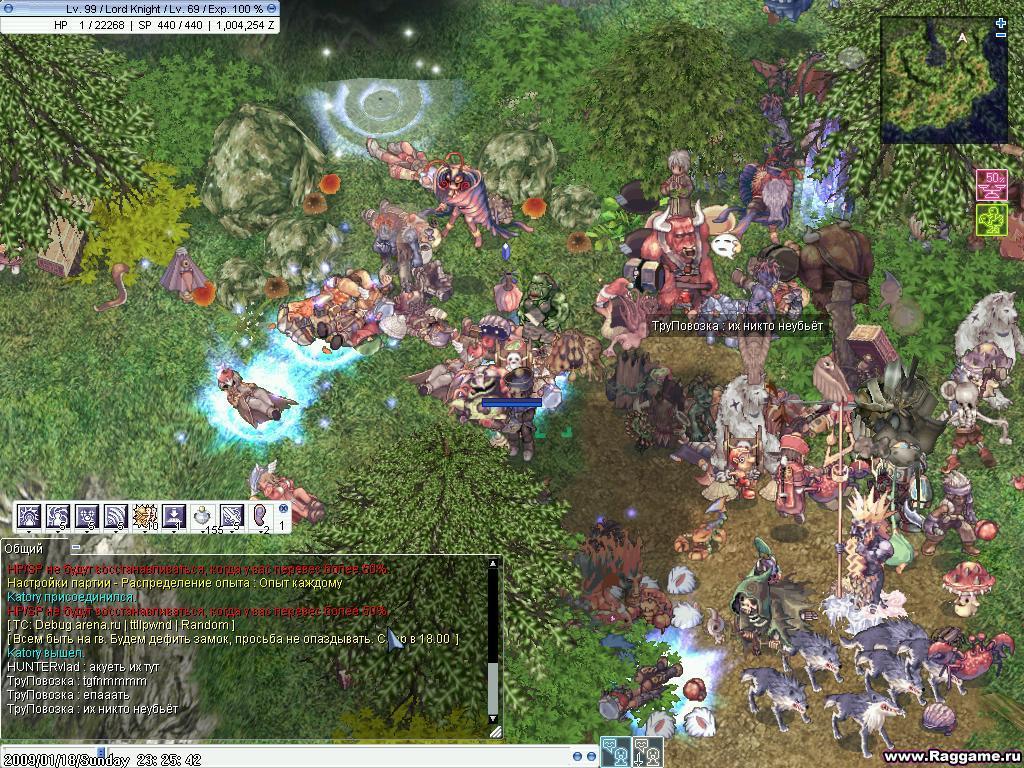Toggle the speech-bubble chat mode icon

tap(615, 751)
